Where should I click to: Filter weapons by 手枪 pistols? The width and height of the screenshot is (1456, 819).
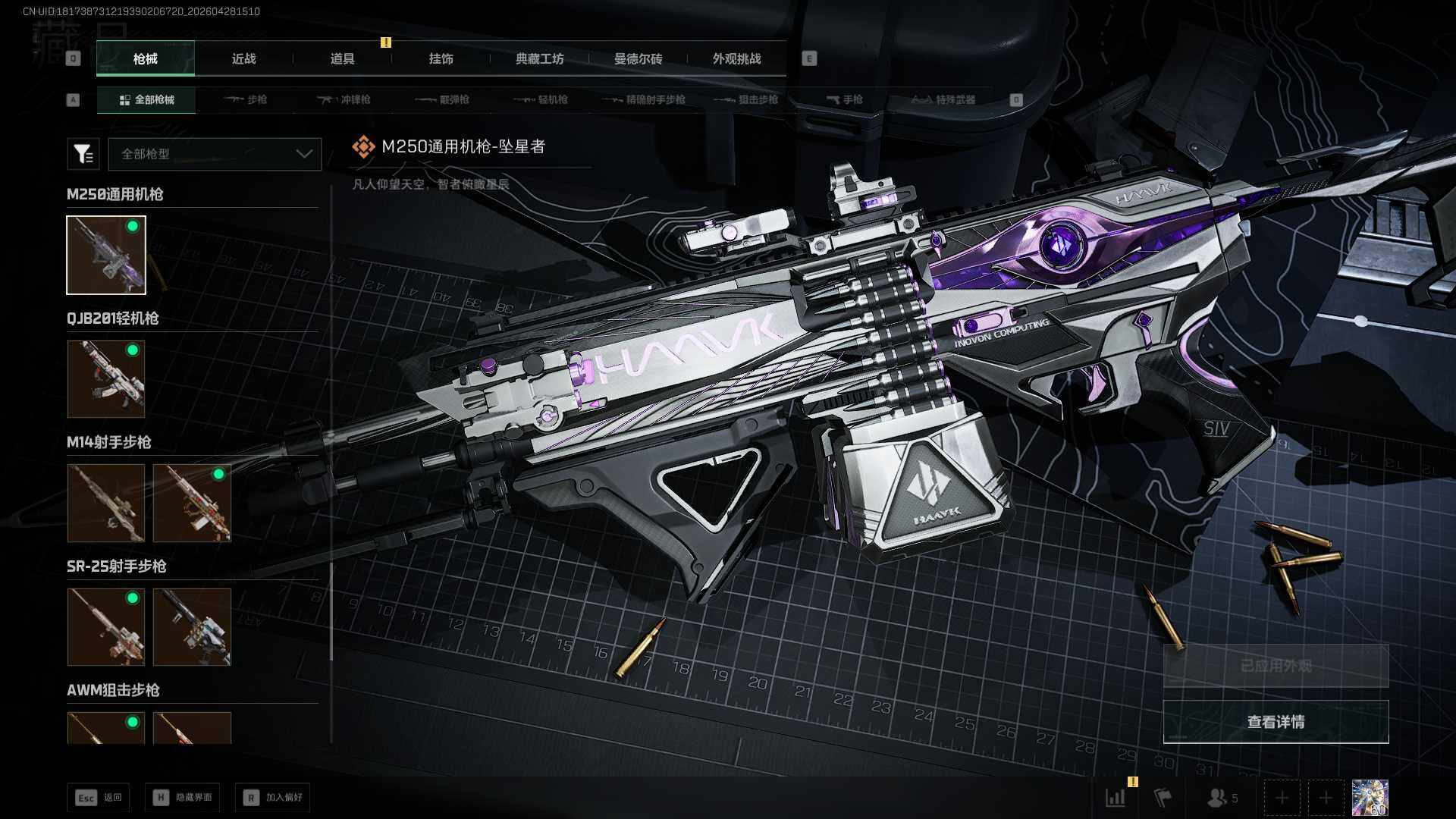pyautogui.click(x=845, y=100)
